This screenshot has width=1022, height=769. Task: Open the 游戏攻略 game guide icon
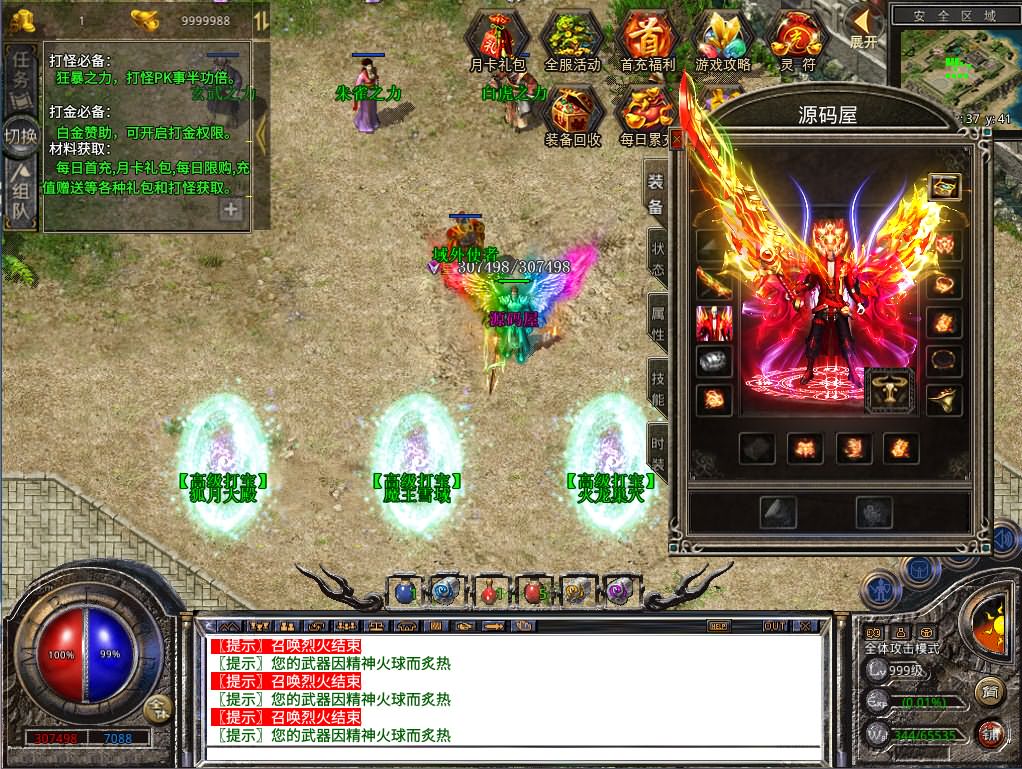point(723,40)
